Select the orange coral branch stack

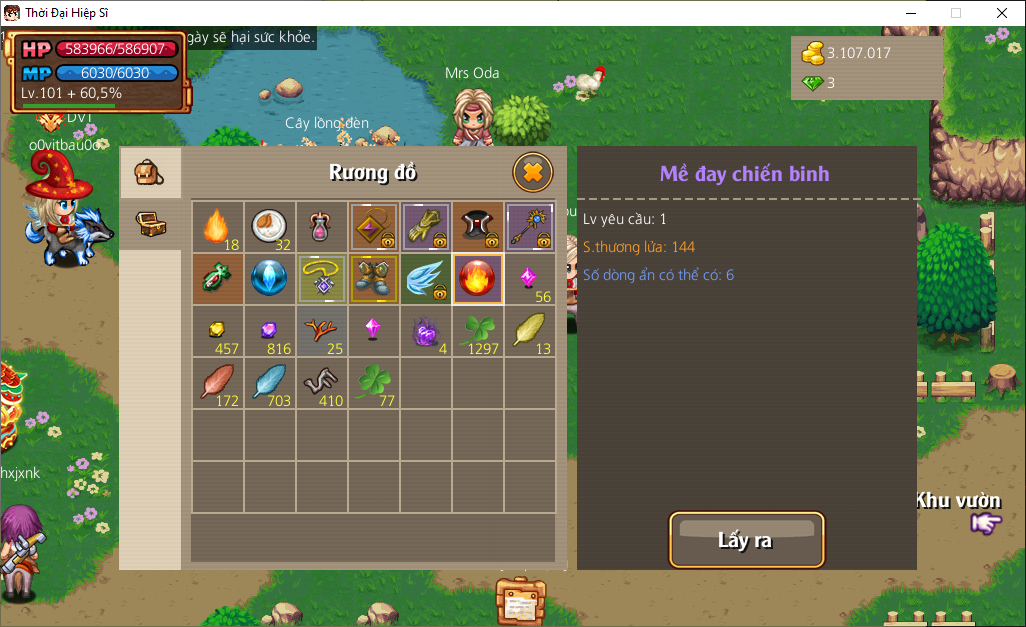pos(322,331)
